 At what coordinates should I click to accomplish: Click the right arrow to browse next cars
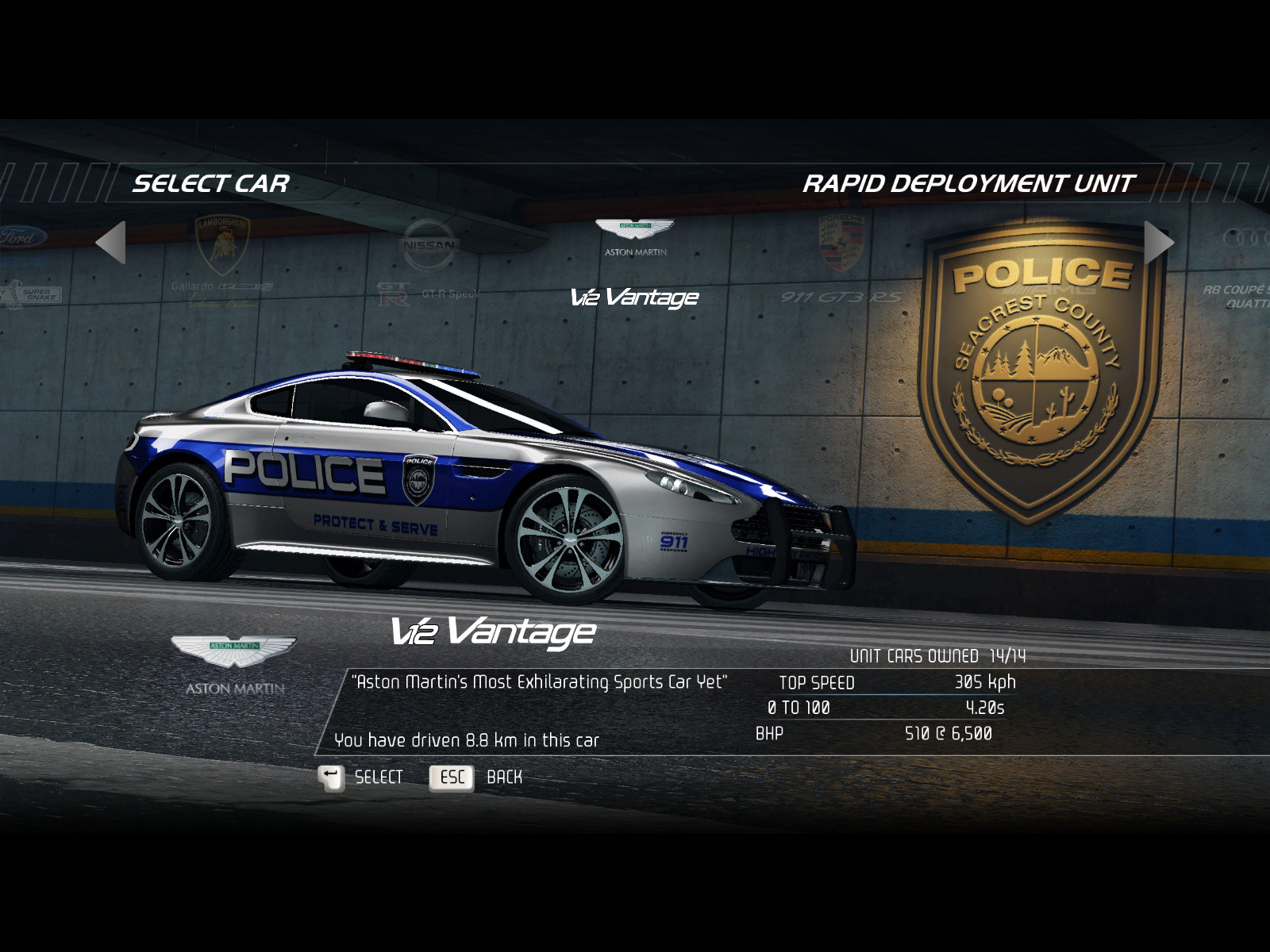click(1158, 242)
